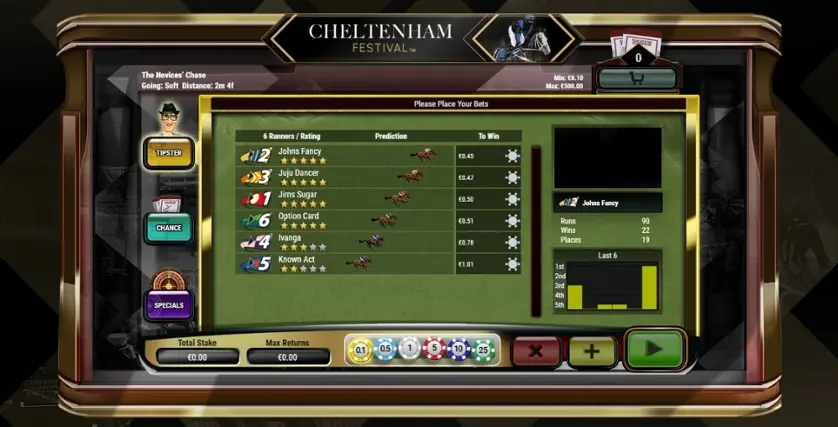This screenshot has height=427, width=838.
Task: Bet on Ivanga to win
Action: [x=512, y=243]
